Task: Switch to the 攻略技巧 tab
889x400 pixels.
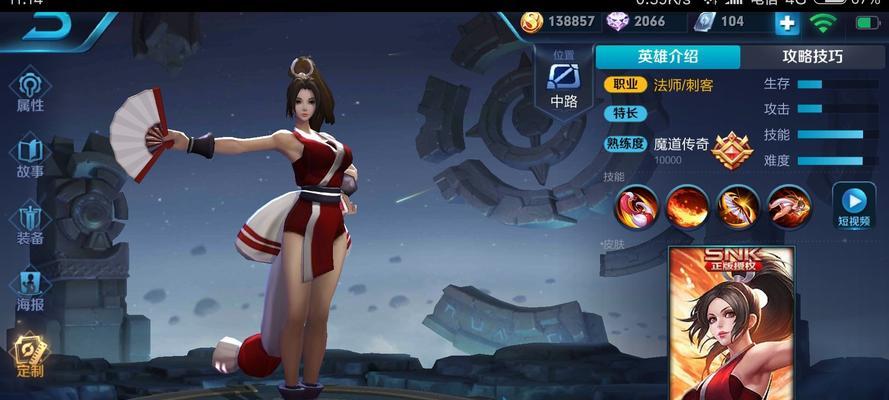Action: (811, 57)
